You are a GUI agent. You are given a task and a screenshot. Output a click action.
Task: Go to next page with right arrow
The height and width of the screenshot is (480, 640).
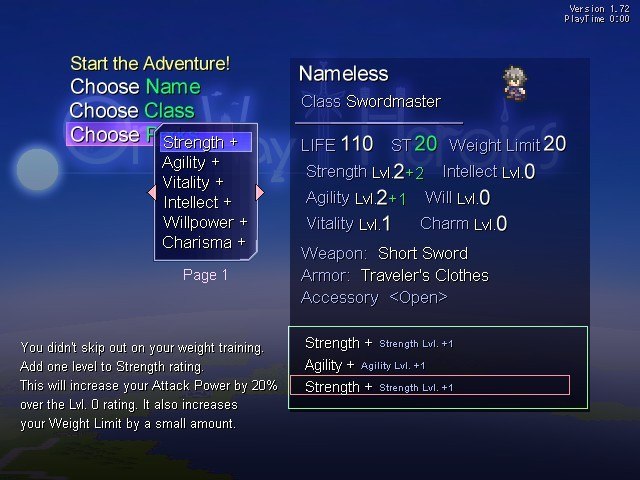click(260, 192)
